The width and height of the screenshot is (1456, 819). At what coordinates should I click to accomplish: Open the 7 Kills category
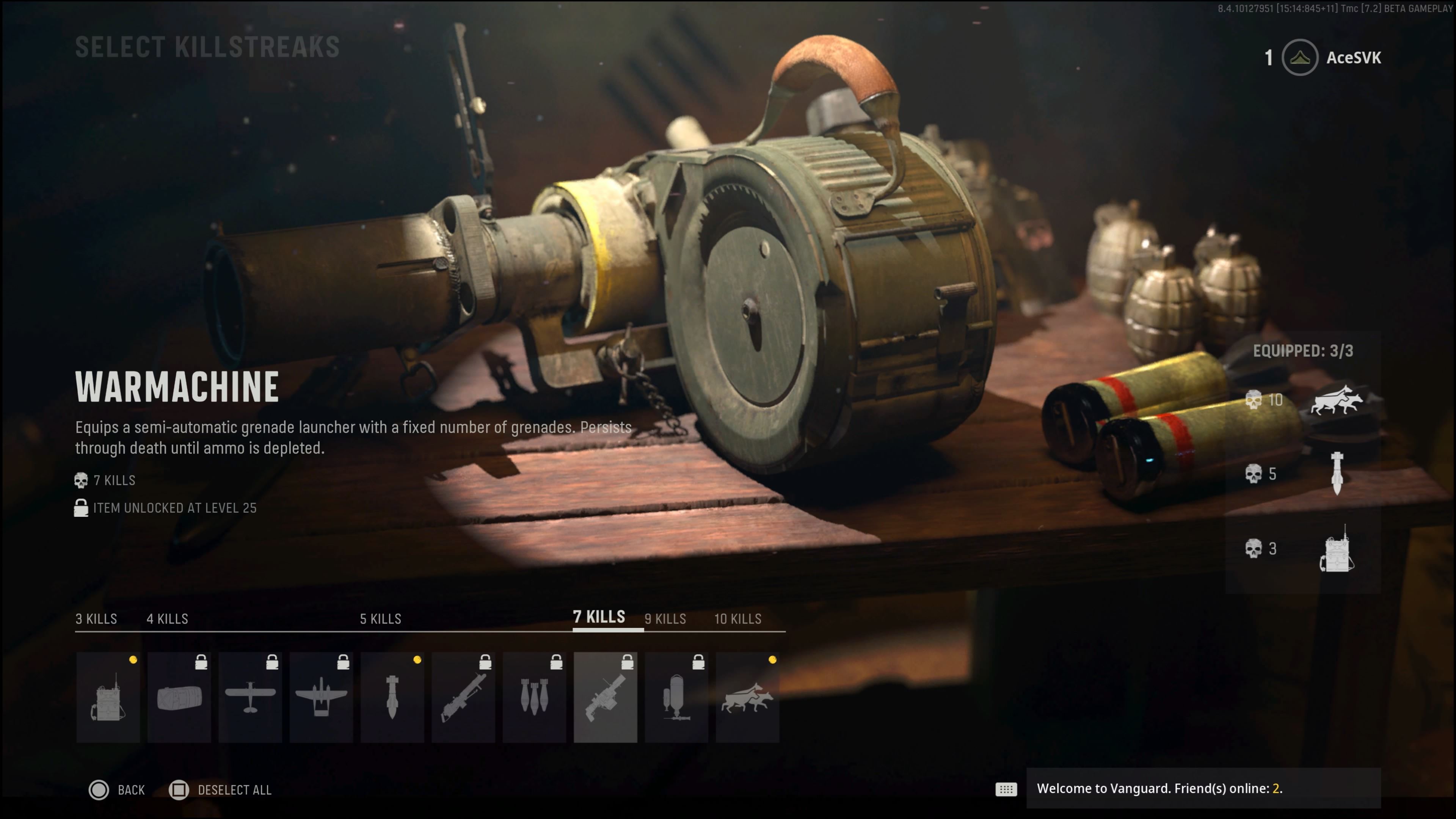click(599, 617)
